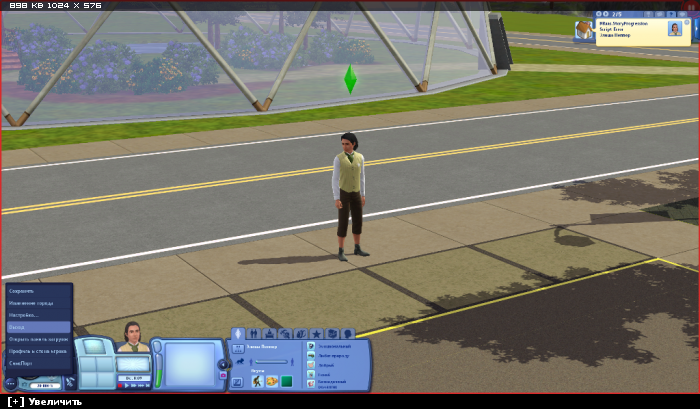Switch to the star opportunities tab
This screenshot has width=700, height=409.
tap(316, 333)
